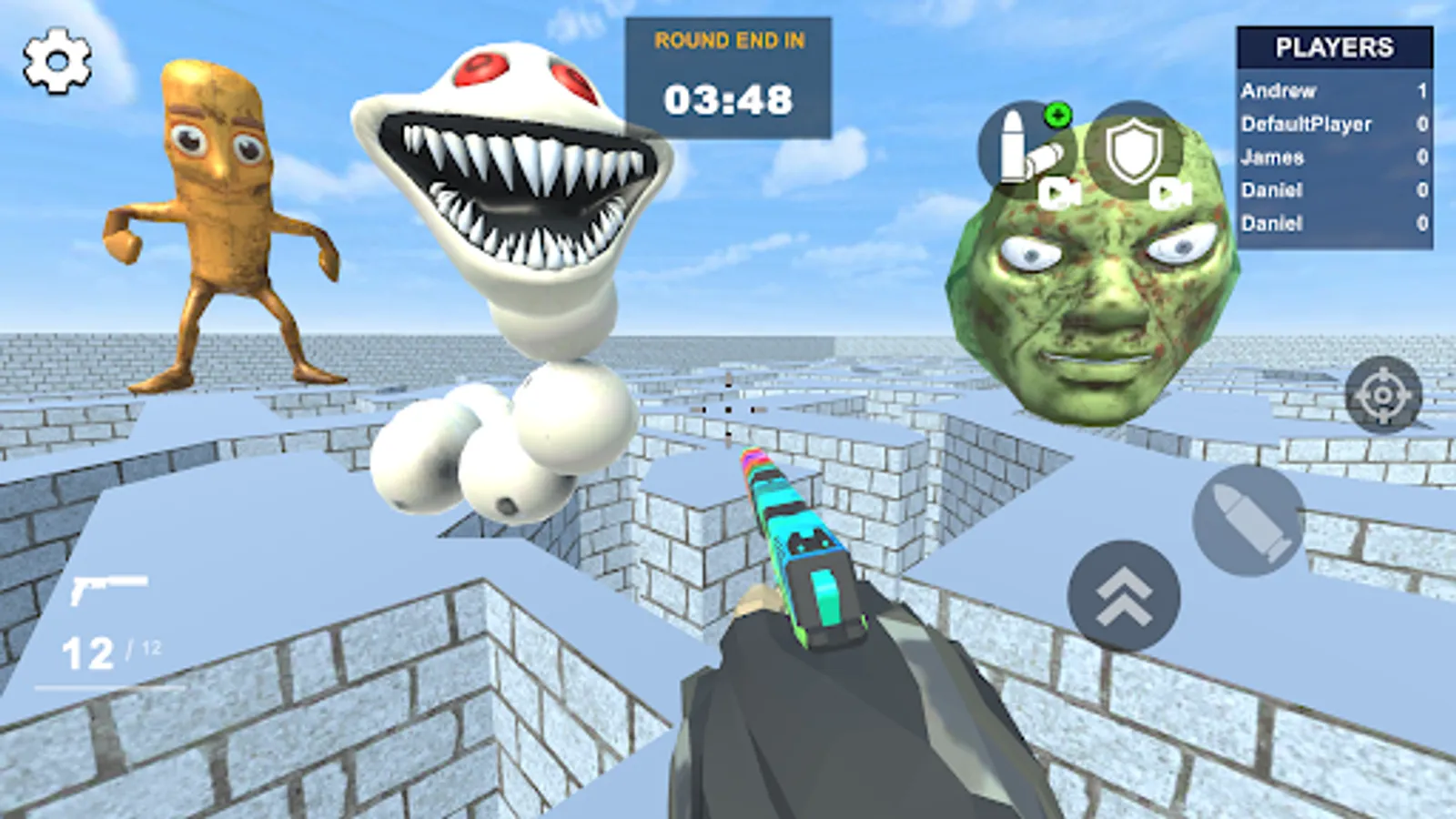Click the first Daniel row
1456x819 pixels.
click(1272, 189)
